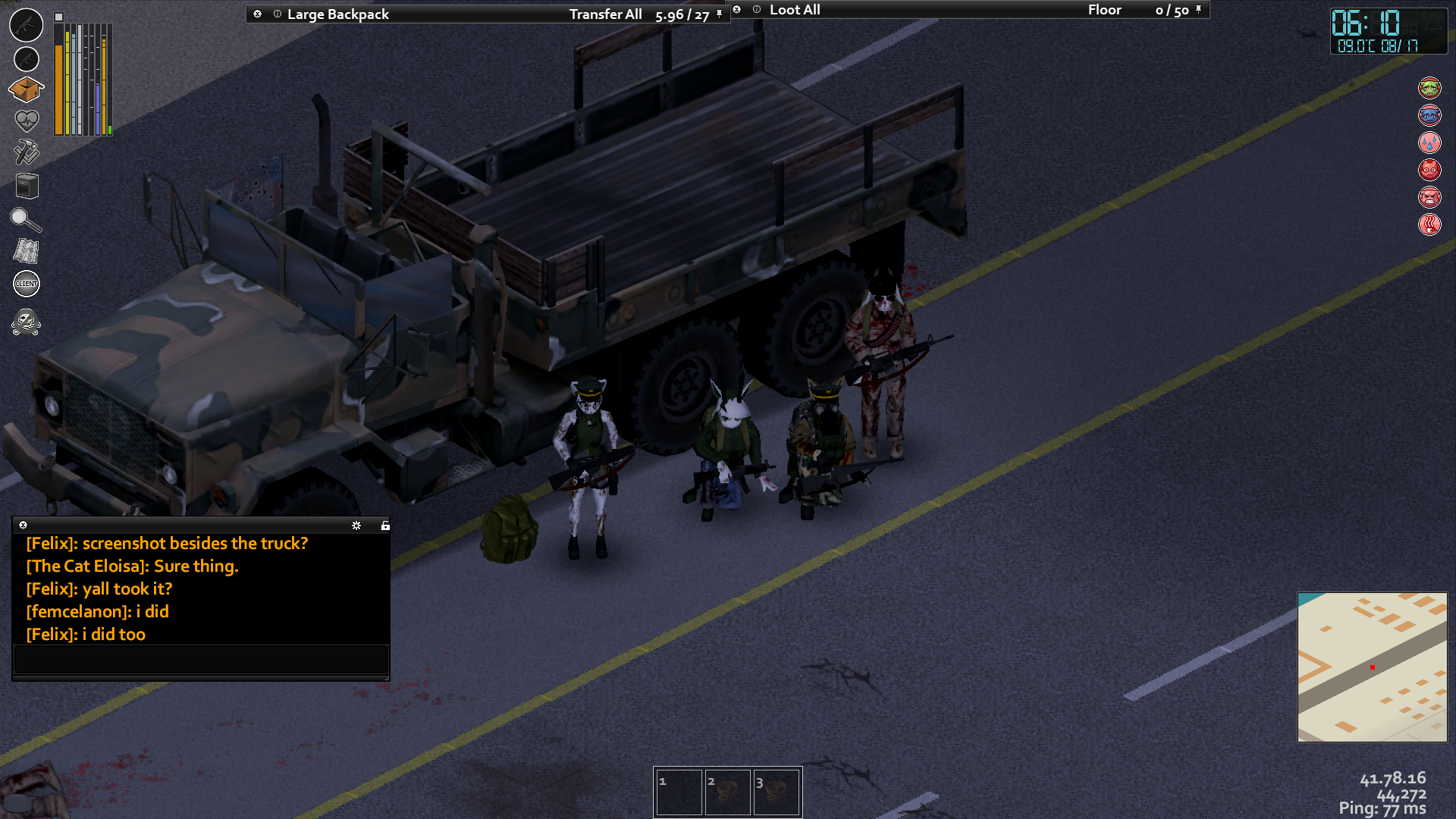Click the Loot All button
This screenshot has width=1456, height=819.
pos(795,10)
